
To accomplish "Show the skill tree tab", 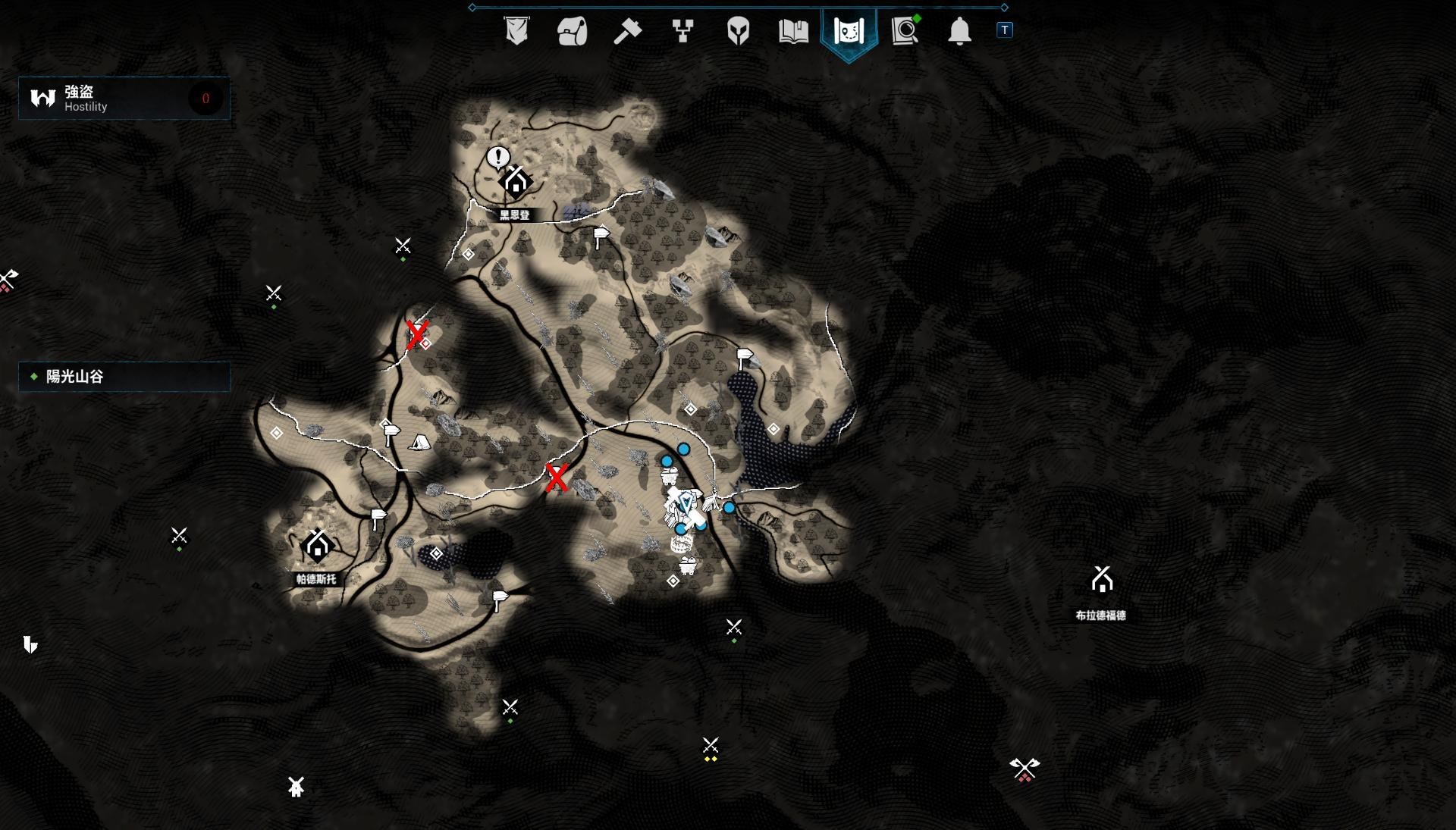I will point(682,31).
